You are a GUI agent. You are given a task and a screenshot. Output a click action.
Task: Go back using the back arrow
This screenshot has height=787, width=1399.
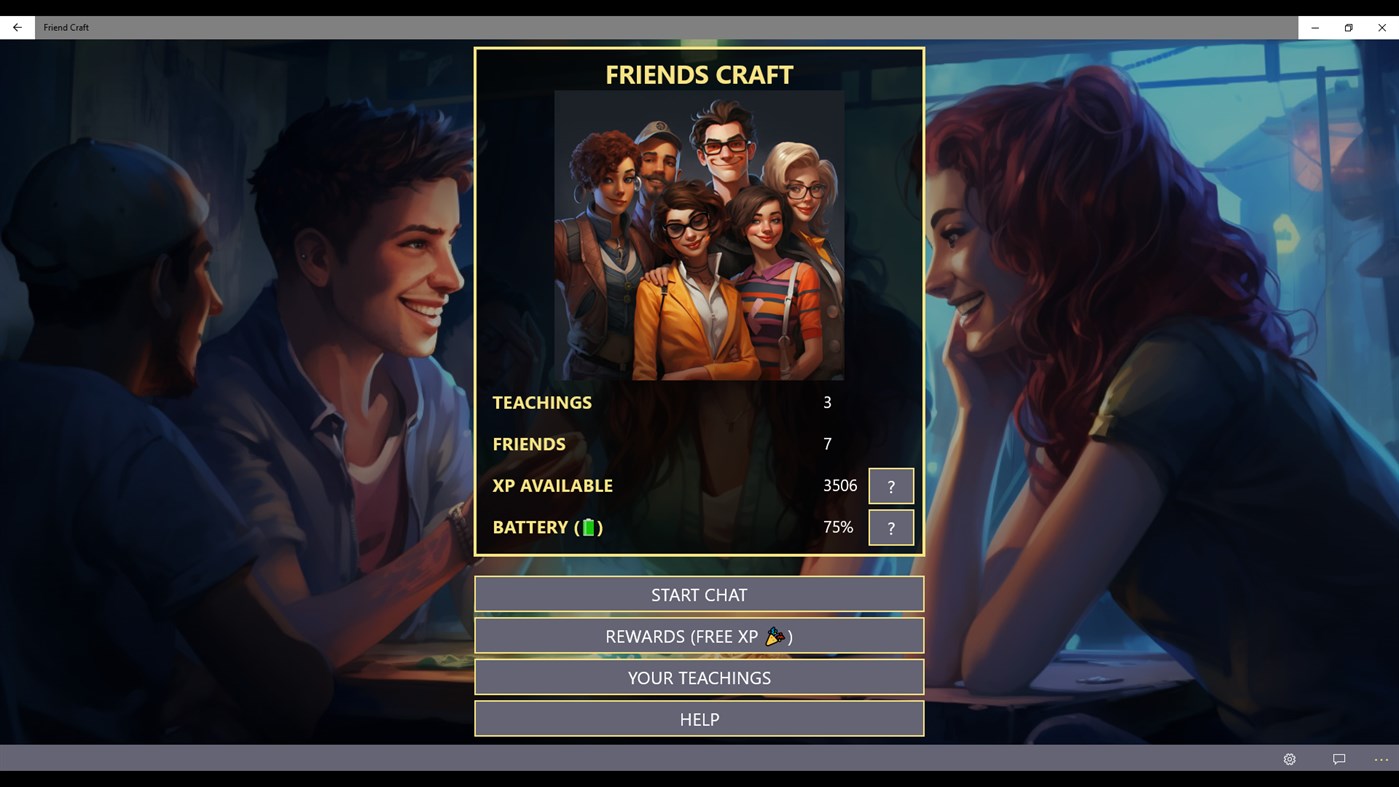click(16, 27)
